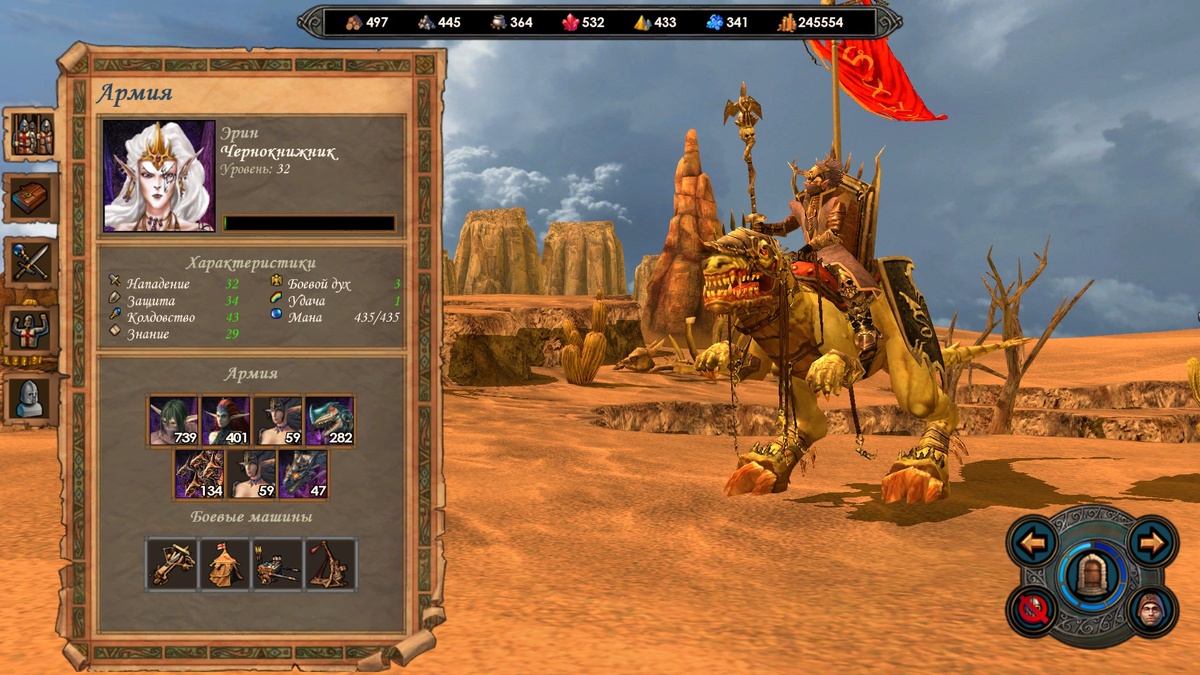Screen dimensions: 1200x675
Task: Select the dragon stack of 47
Action: click(303, 473)
